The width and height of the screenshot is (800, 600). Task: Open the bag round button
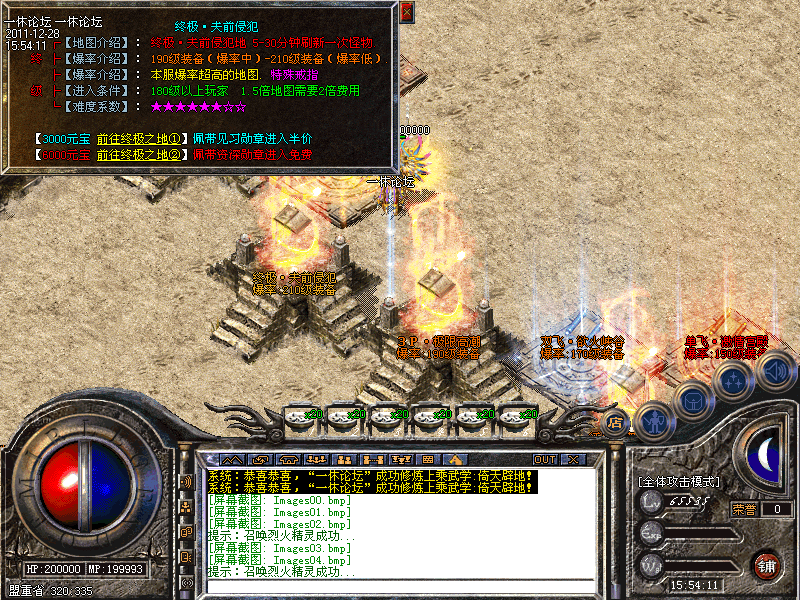point(693,401)
